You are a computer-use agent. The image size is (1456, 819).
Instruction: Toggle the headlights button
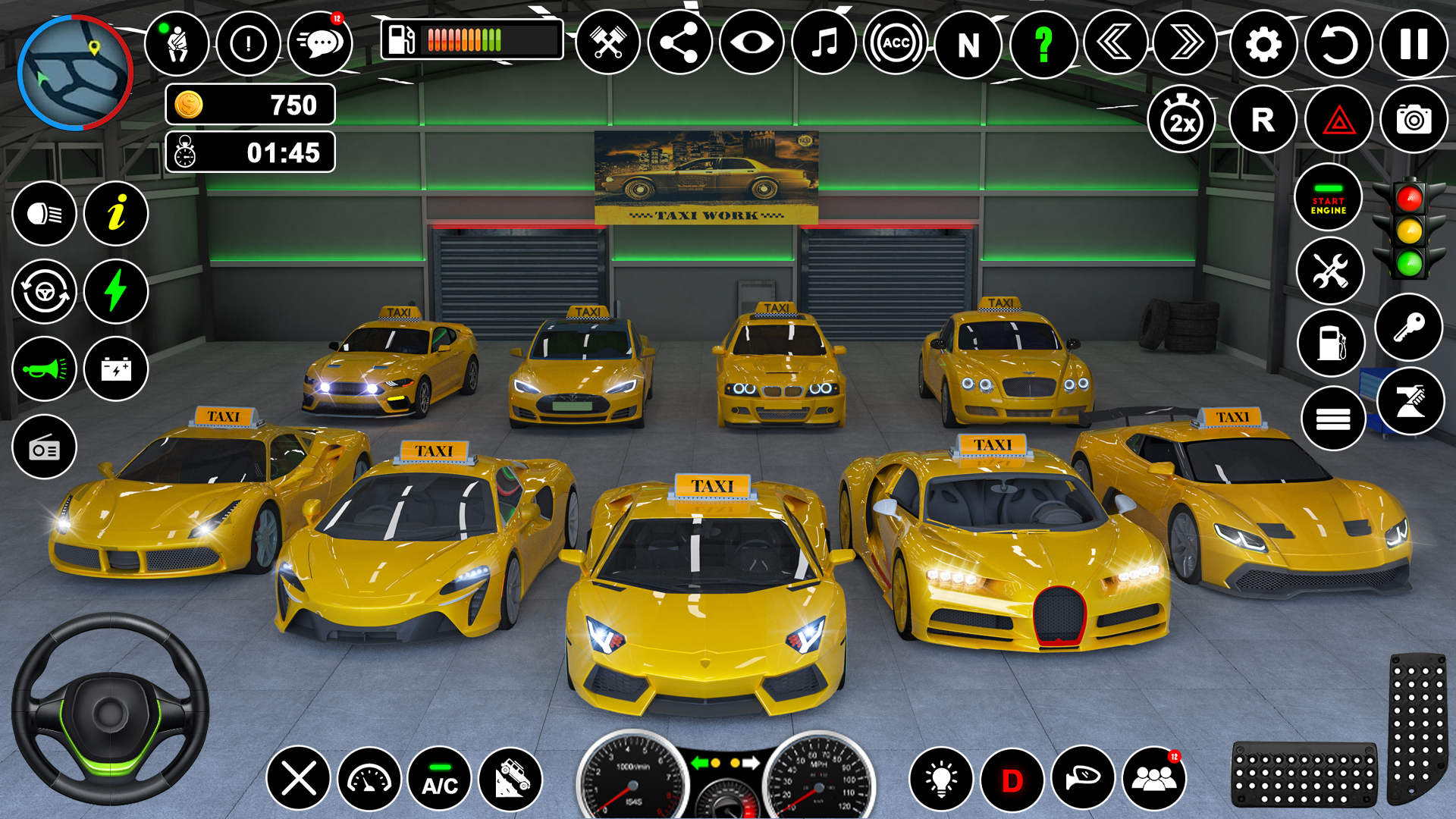tap(44, 214)
